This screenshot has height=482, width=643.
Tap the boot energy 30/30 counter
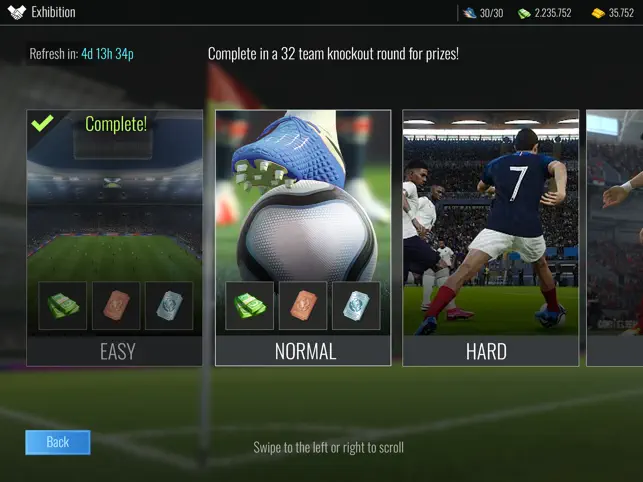pos(483,13)
